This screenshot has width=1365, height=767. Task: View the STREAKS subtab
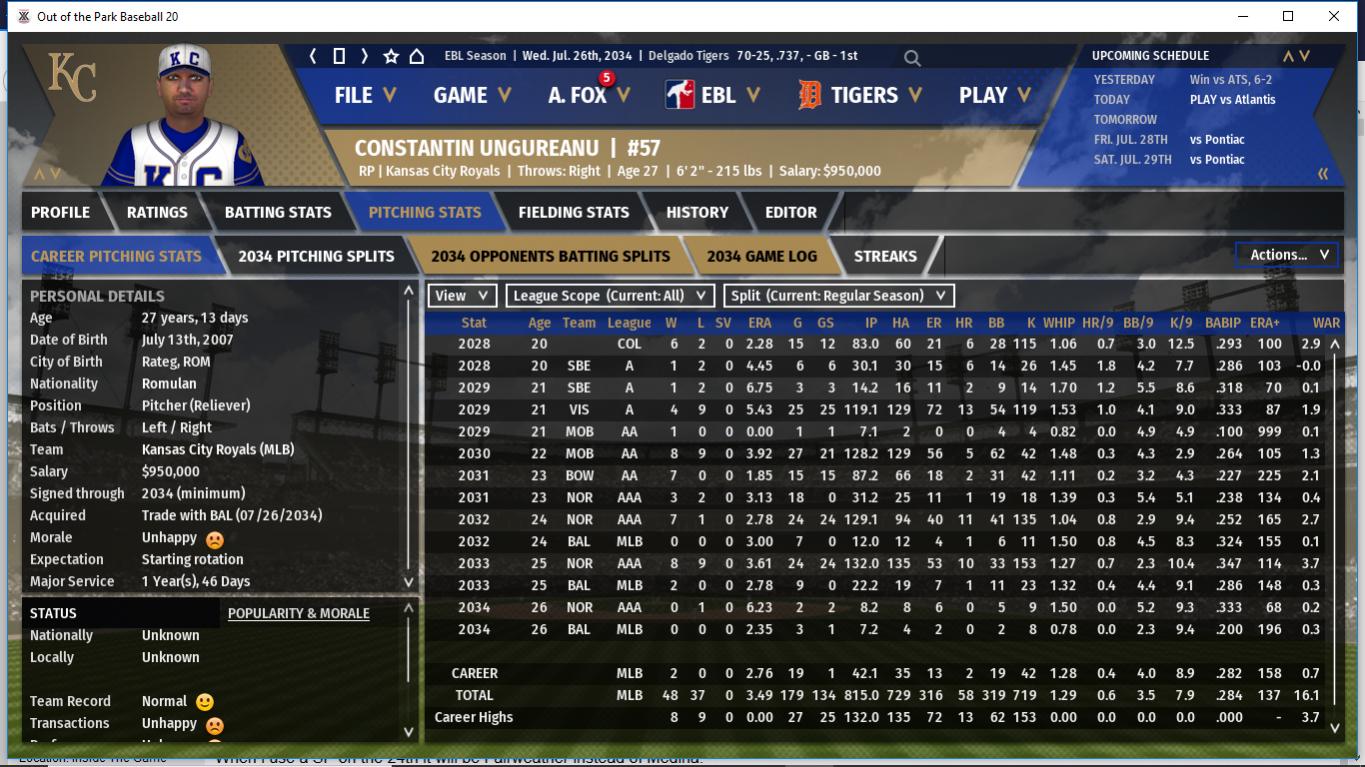(885, 256)
